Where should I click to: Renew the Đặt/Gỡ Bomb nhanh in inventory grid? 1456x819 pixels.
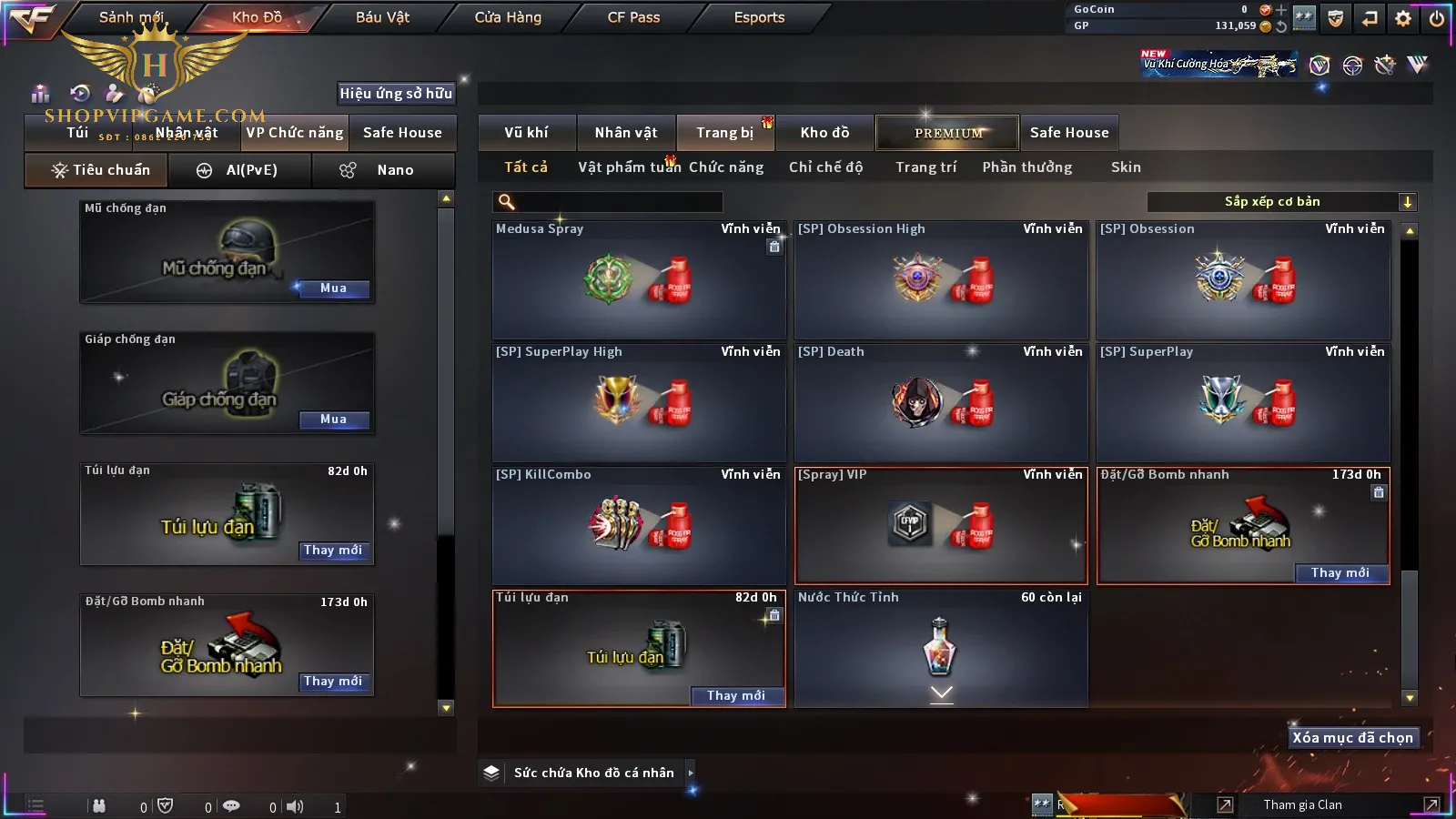coord(1340,573)
